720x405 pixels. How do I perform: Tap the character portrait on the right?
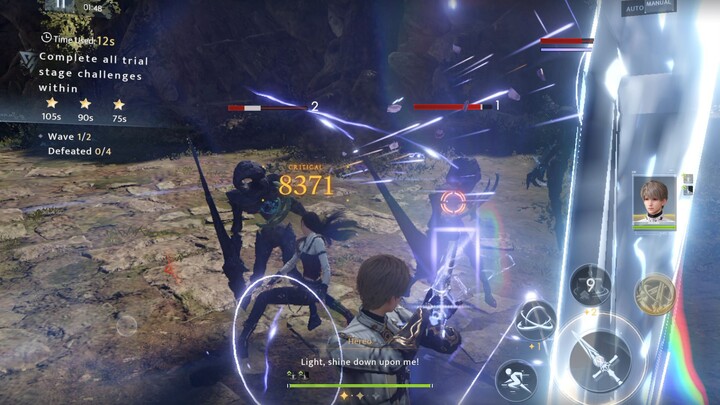point(655,203)
